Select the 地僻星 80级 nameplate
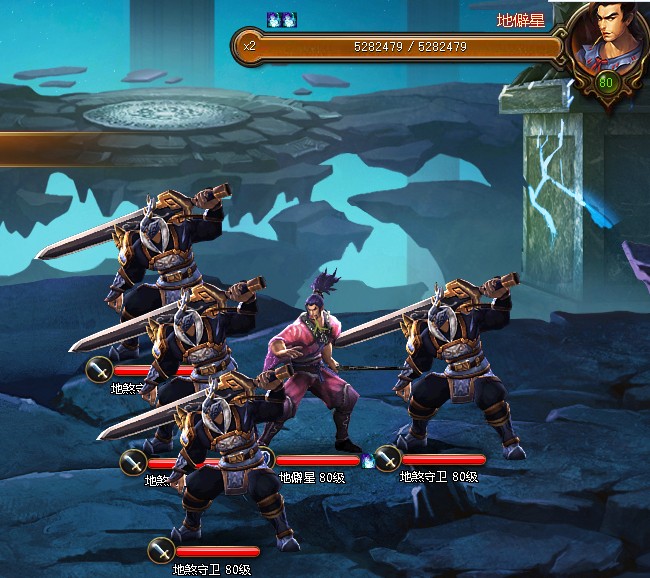Screen dimensions: 650x578 click(311, 477)
